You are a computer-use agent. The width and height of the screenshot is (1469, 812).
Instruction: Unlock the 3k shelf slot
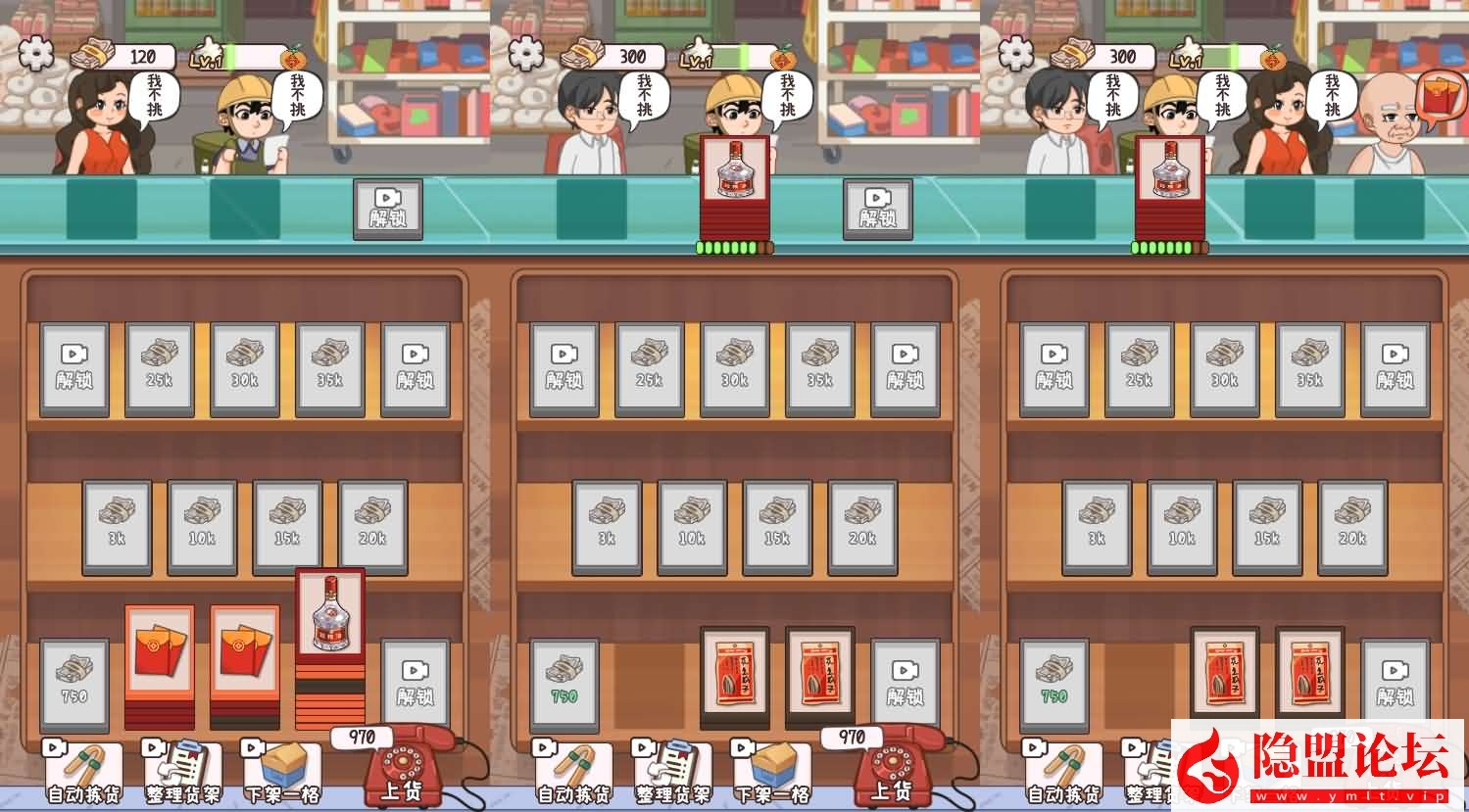pos(116,526)
